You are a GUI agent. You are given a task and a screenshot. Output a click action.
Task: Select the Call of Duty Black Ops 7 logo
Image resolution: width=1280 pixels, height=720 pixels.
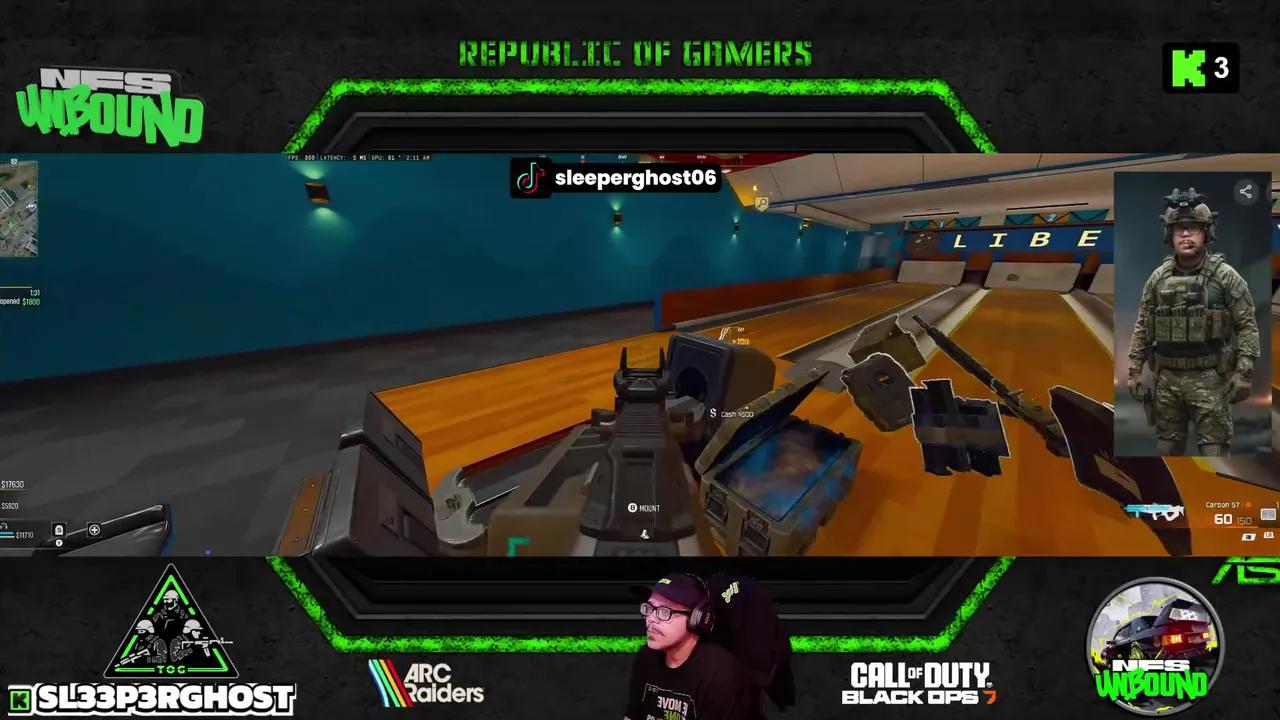click(x=918, y=684)
